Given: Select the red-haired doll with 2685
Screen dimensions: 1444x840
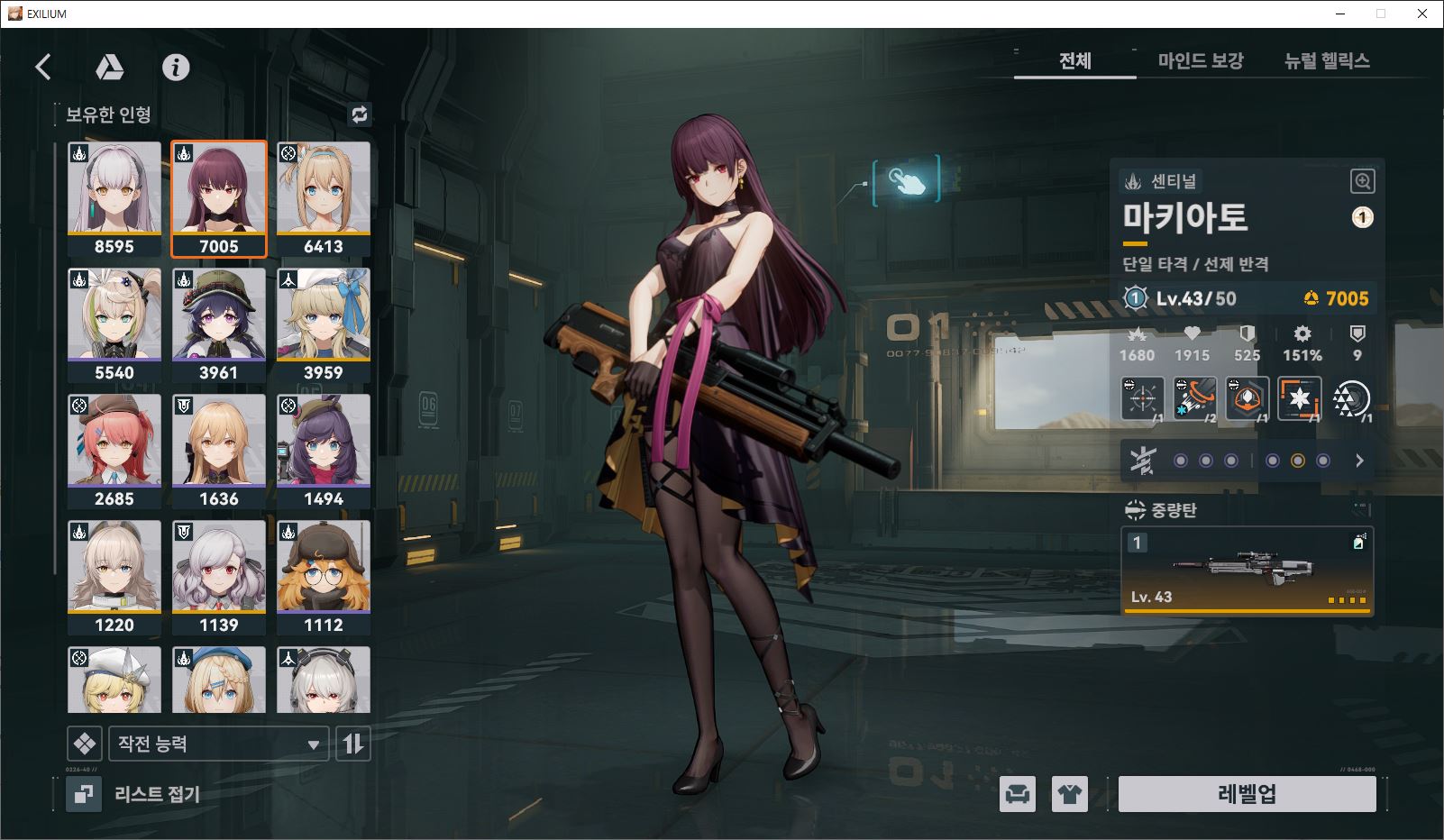Looking at the screenshot, I should tap(114, 451).
